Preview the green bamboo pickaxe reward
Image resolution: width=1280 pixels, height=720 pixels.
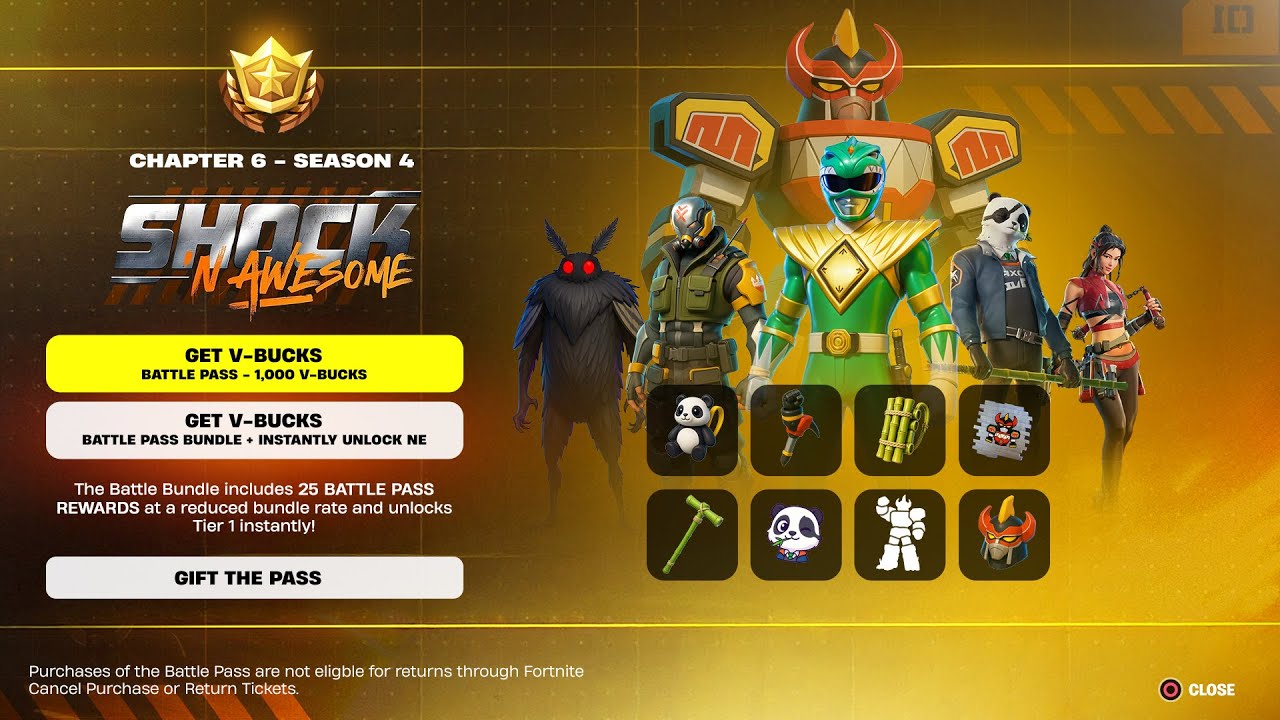[x=692, y=534]
